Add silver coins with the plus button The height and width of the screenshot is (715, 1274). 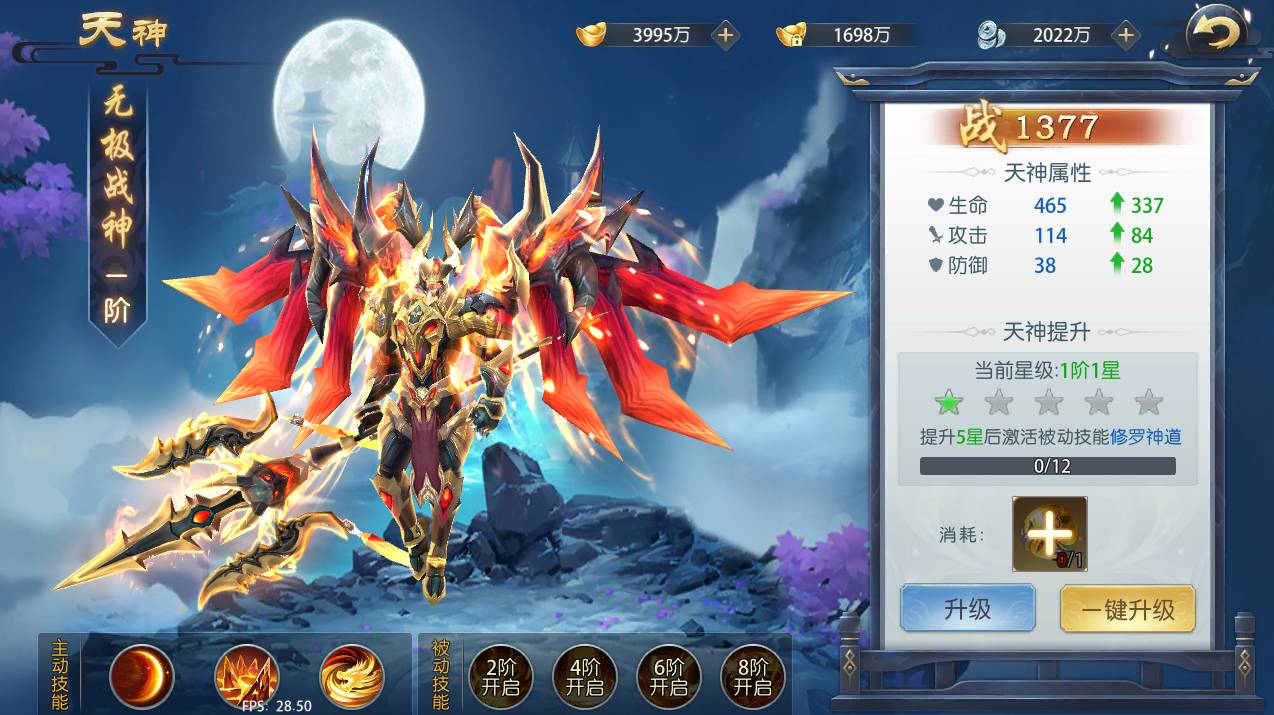tap(1126, 35)
